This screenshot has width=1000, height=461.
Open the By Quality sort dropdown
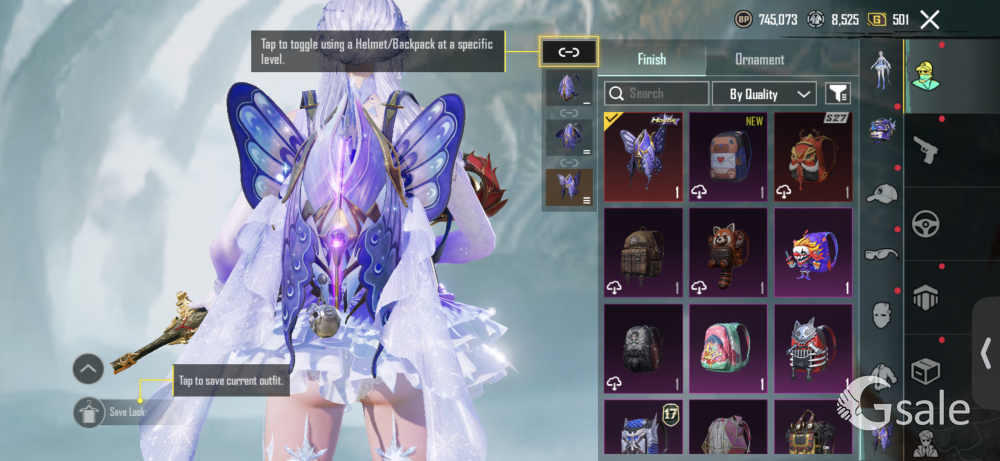[764, 94]
